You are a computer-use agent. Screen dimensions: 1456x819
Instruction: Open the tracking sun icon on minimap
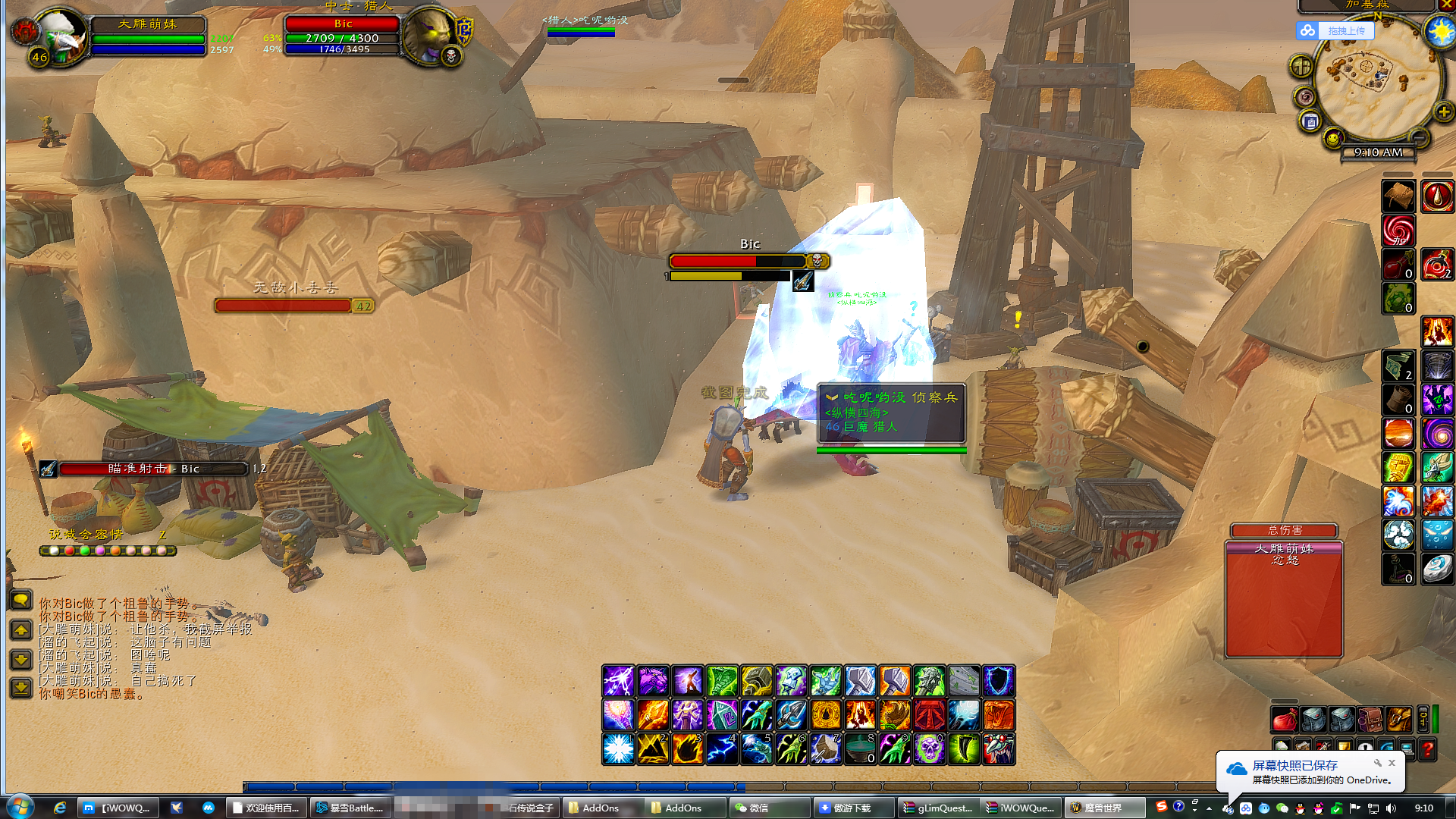click(x=1439, y=32)
